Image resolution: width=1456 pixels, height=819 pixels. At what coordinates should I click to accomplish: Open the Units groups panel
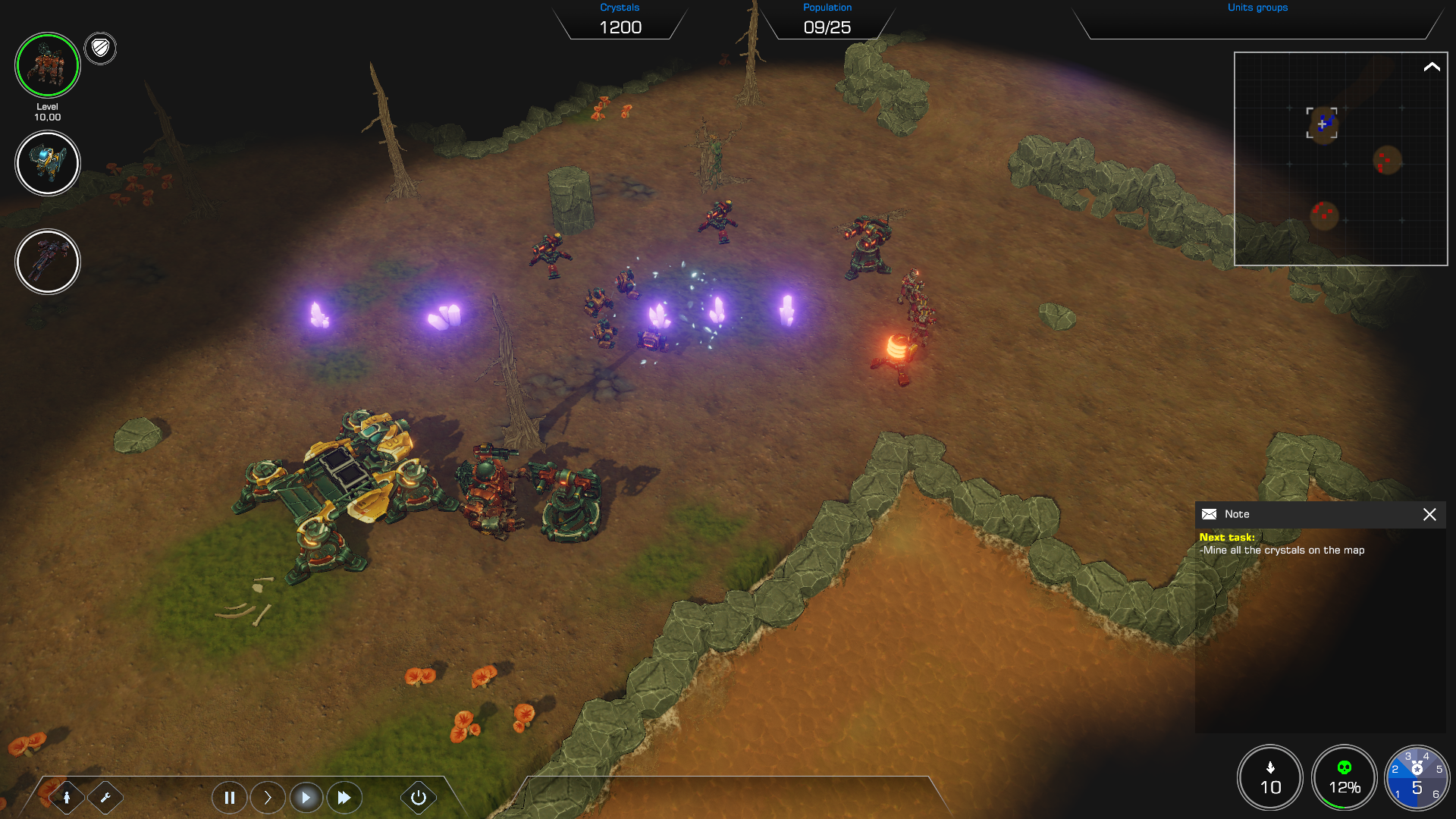(1257, 21)
